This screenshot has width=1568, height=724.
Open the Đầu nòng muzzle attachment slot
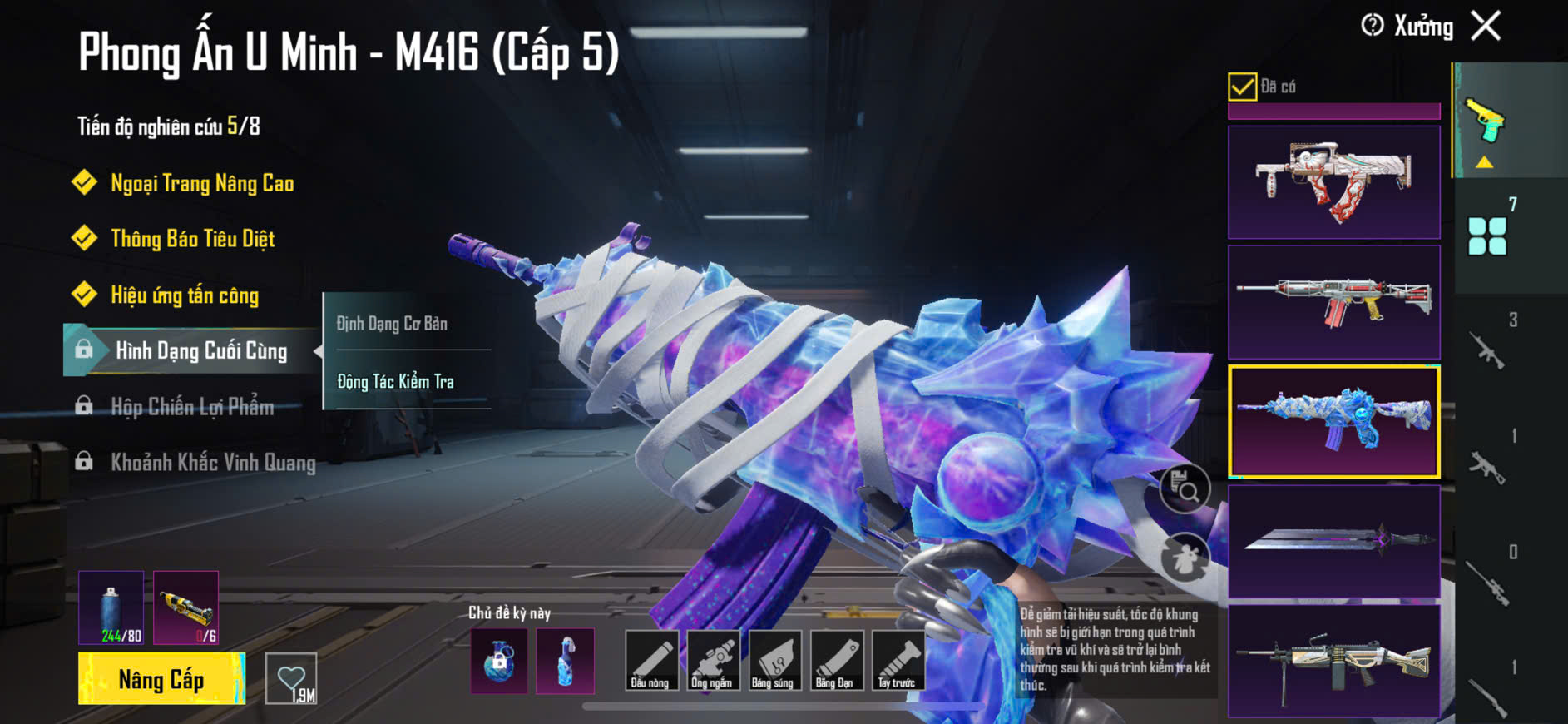coord(650,660)
